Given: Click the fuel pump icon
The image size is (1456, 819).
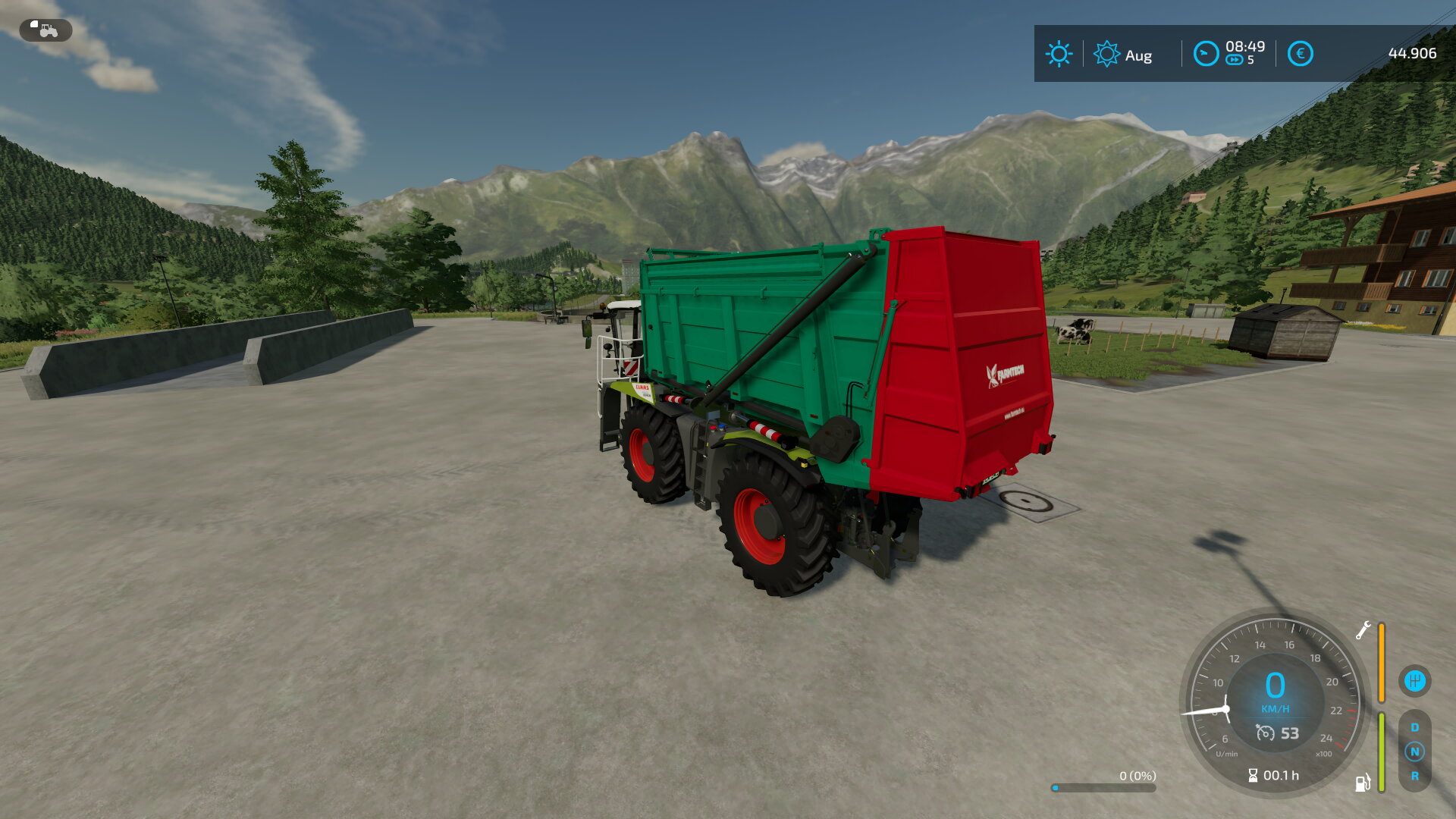Looking at the screenshot, I should [1363, 783].
